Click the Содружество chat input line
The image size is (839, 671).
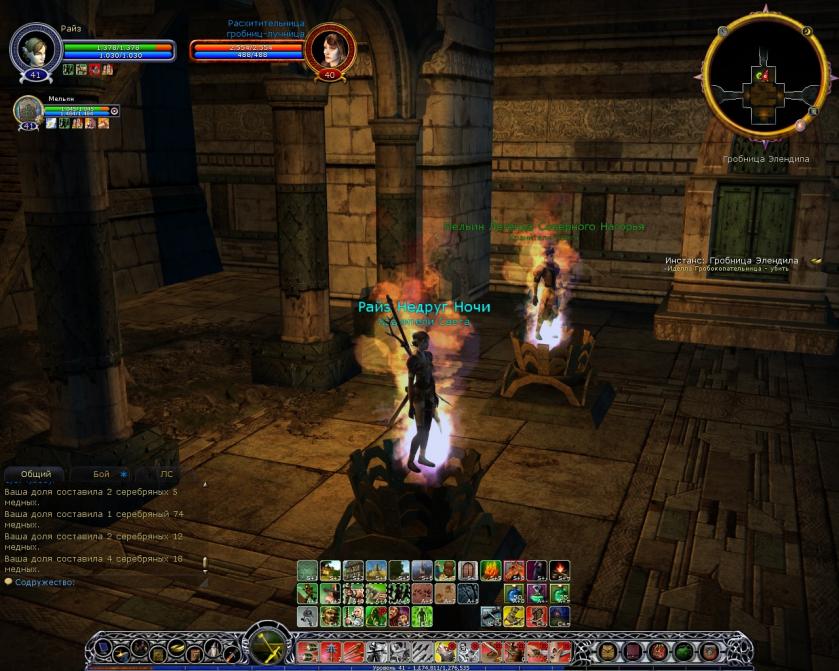pyautogui.click(x=100, y=581)
